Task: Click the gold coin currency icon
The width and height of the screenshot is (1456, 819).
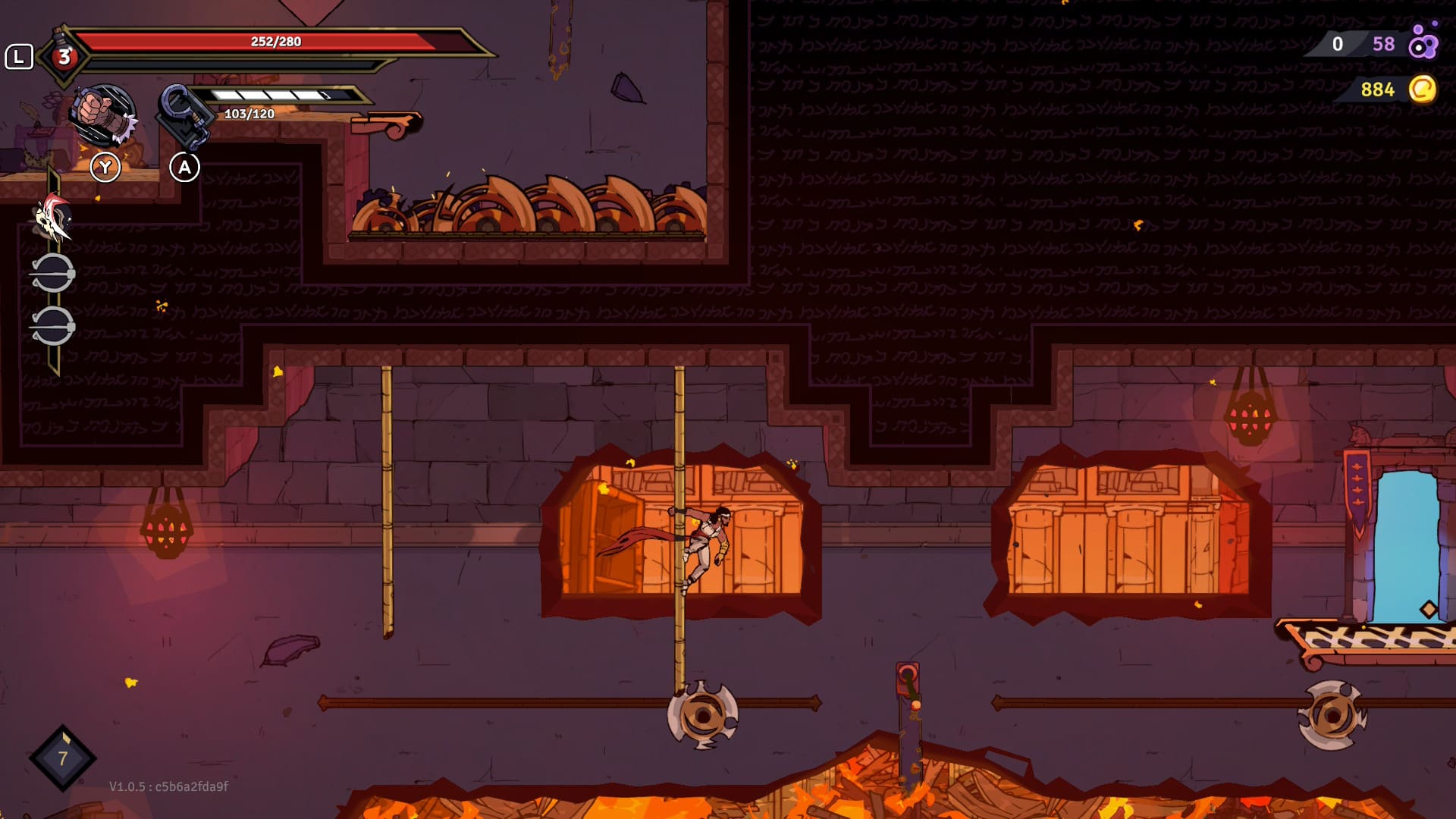Action: tap(1422, 89)
